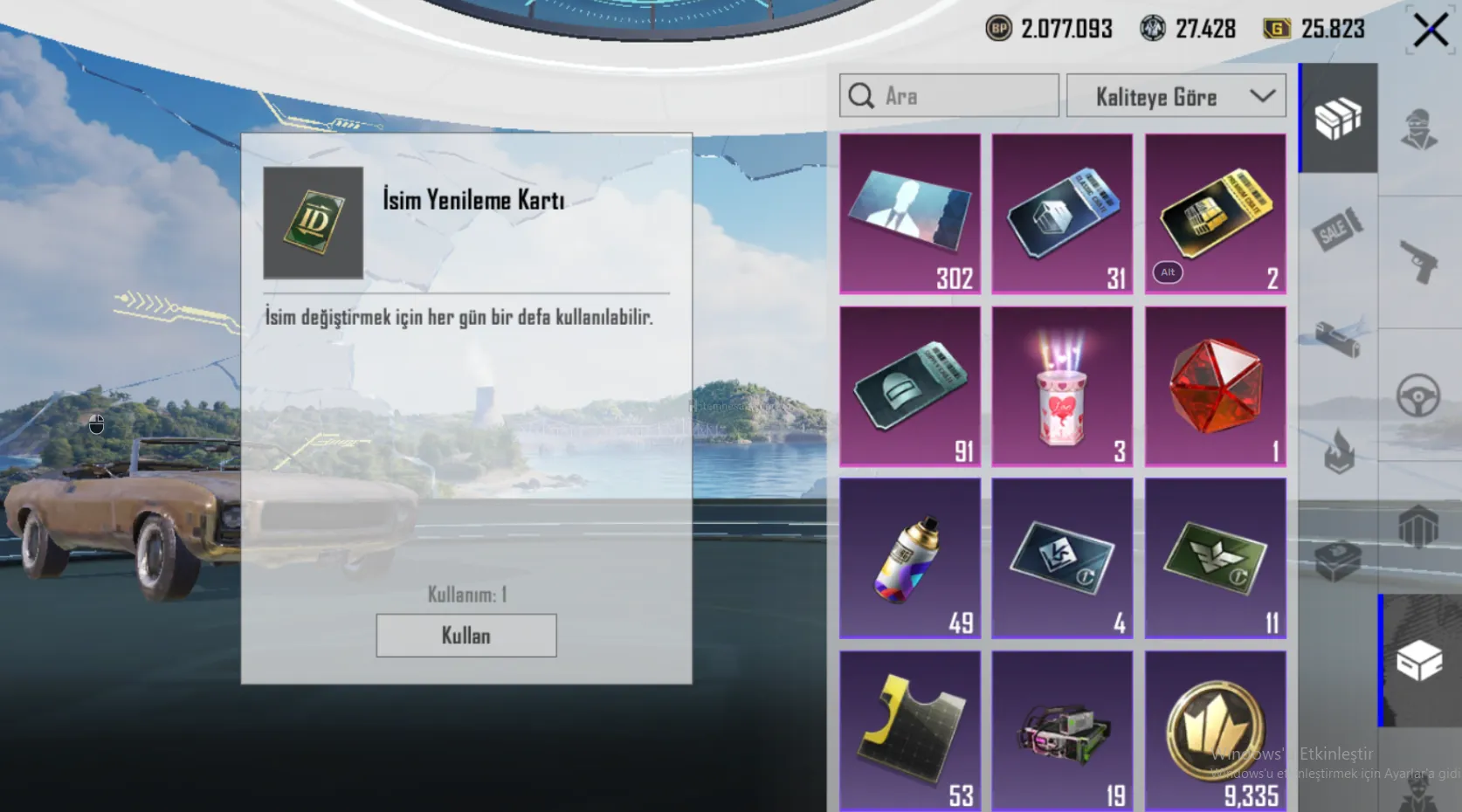Switch to the pistol weapons tab

tap(1418, 261)
